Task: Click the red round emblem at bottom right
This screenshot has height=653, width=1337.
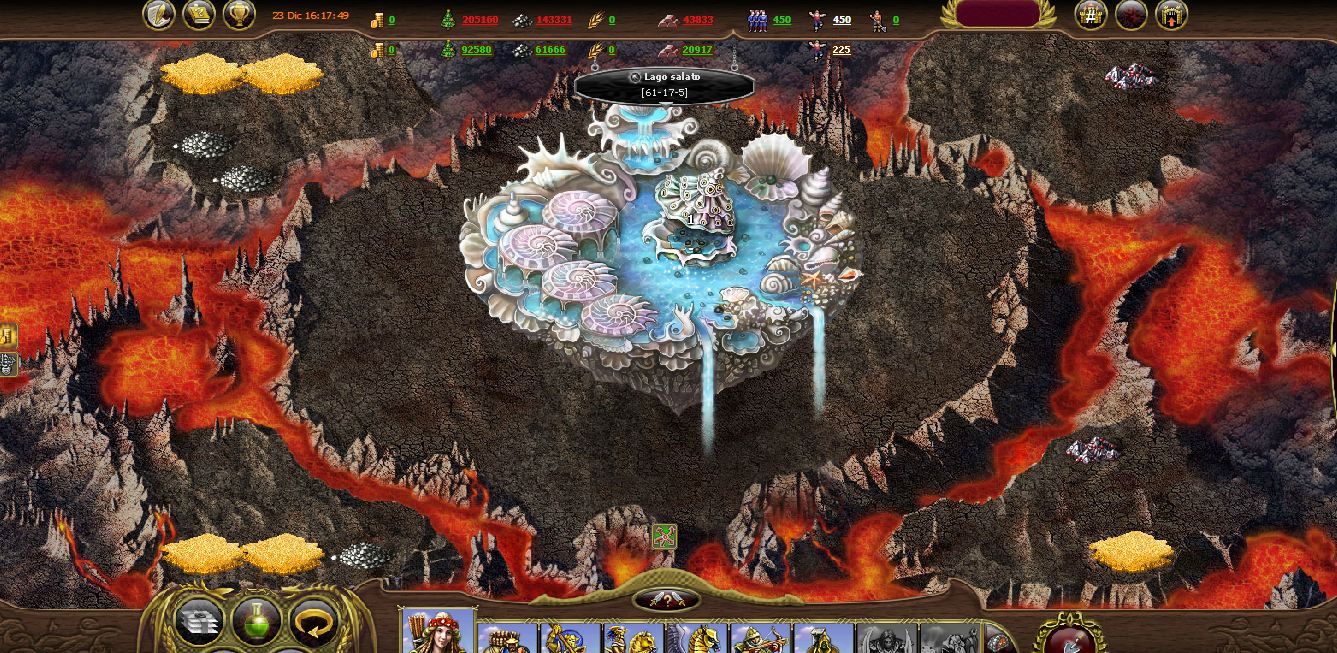Action: click(1069, 634)
